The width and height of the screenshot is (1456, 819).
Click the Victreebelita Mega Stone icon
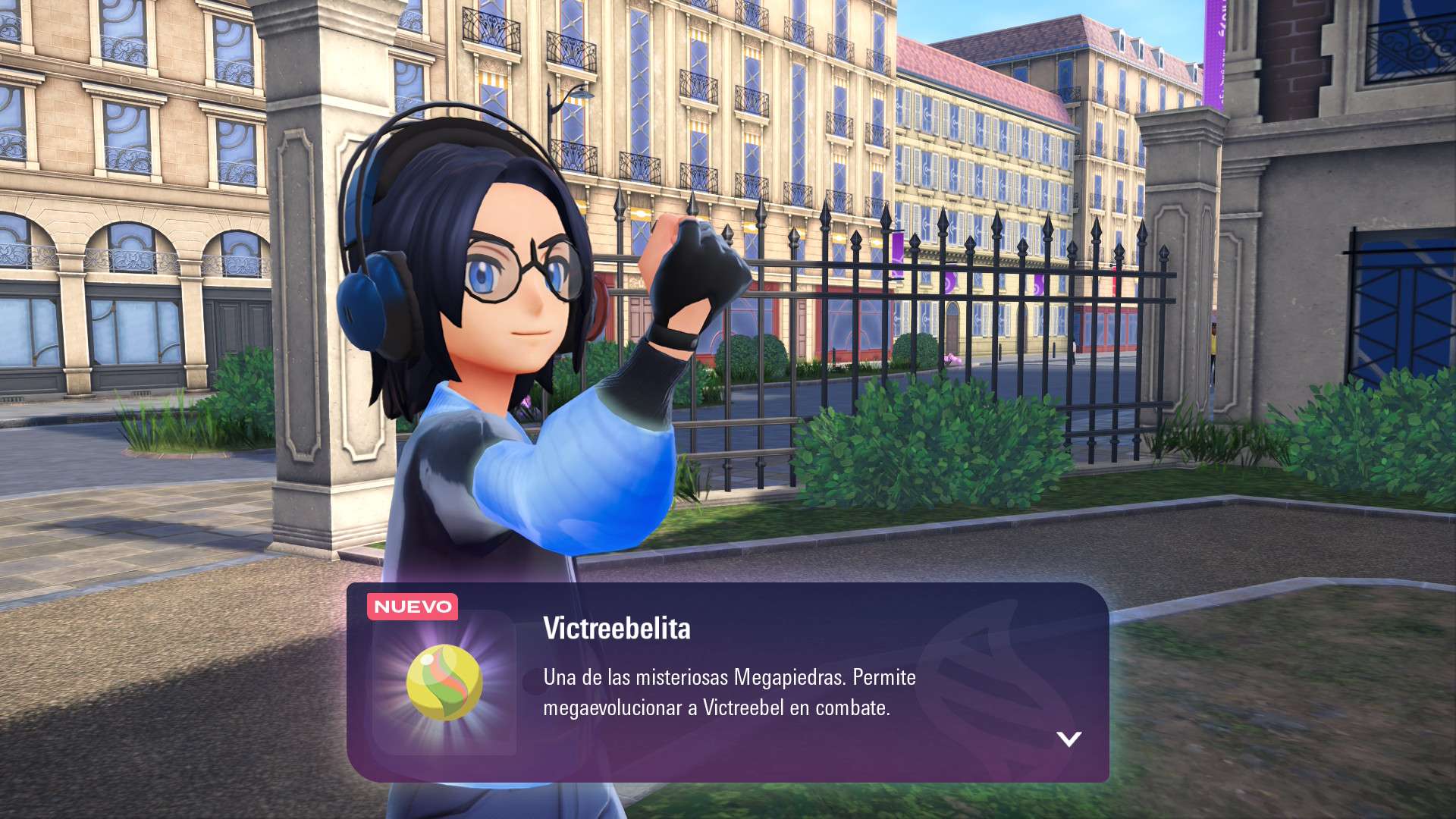pos(444,682)
